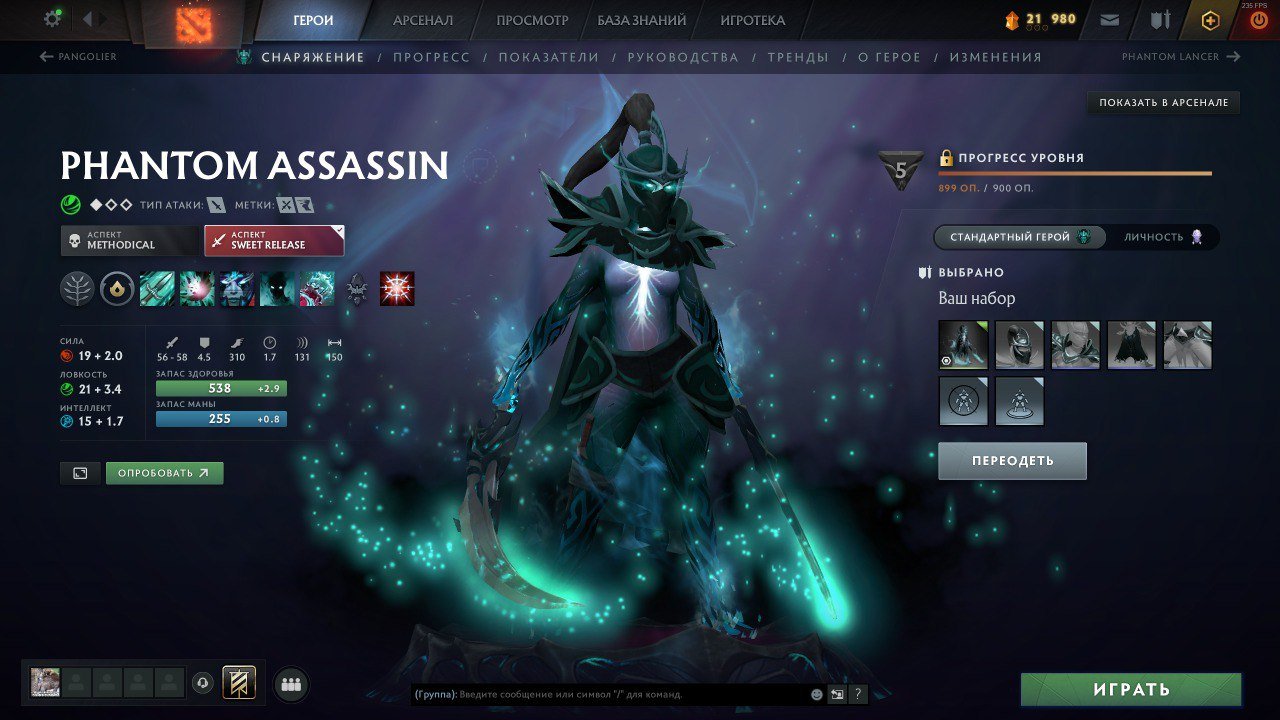This screenshot has width=1280, height=720.
Task: Click the ПЕРЕОДЕТЬ button
Action: click(1011, 460)
